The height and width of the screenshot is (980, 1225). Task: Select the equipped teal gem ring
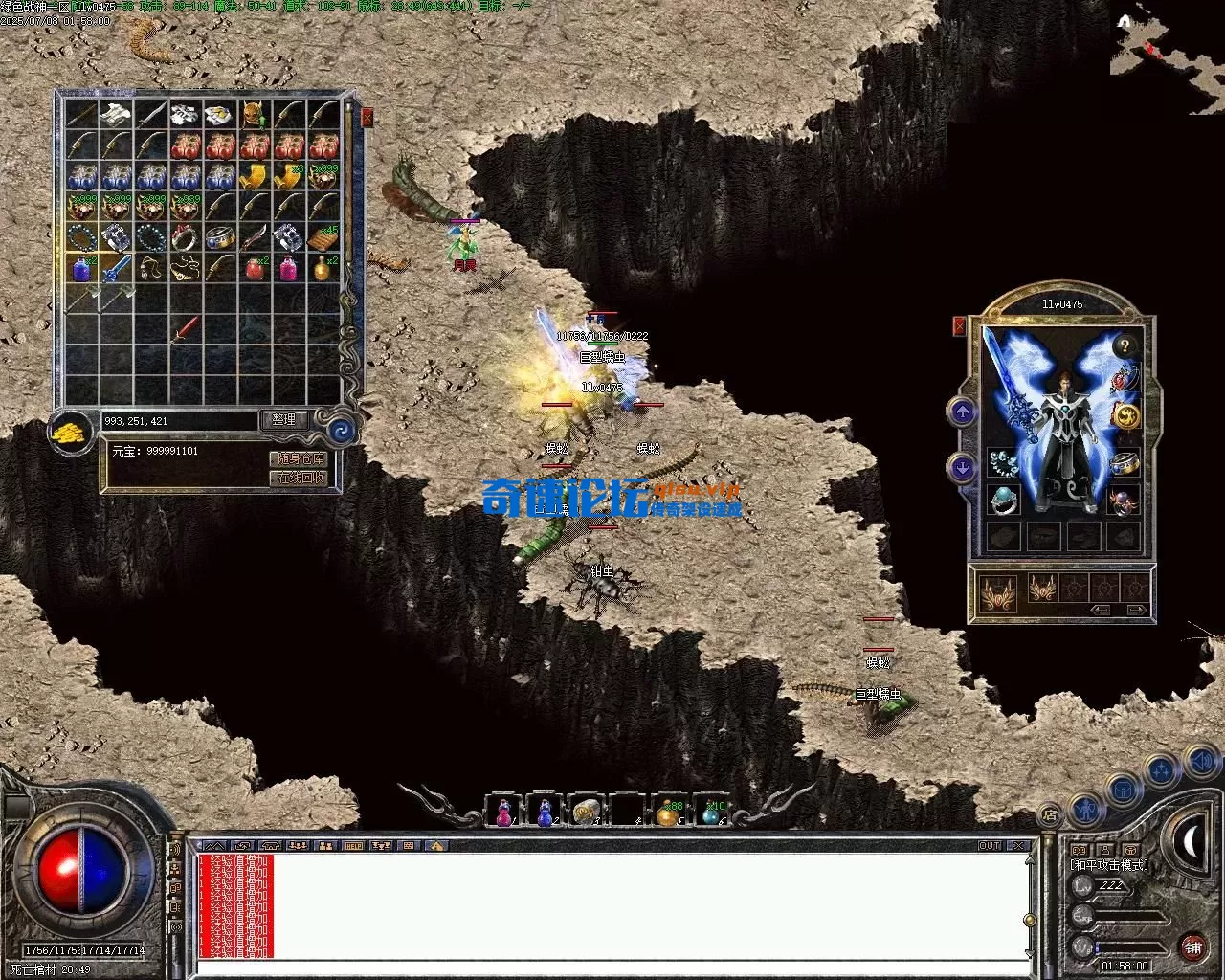[x=1003, y=500]
